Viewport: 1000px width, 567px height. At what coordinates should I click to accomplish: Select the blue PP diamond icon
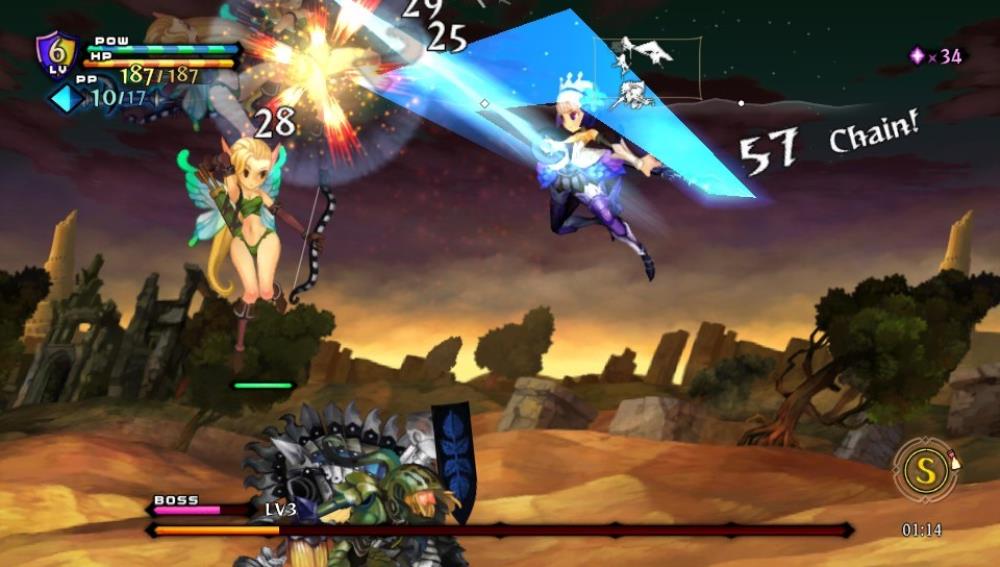67,98
